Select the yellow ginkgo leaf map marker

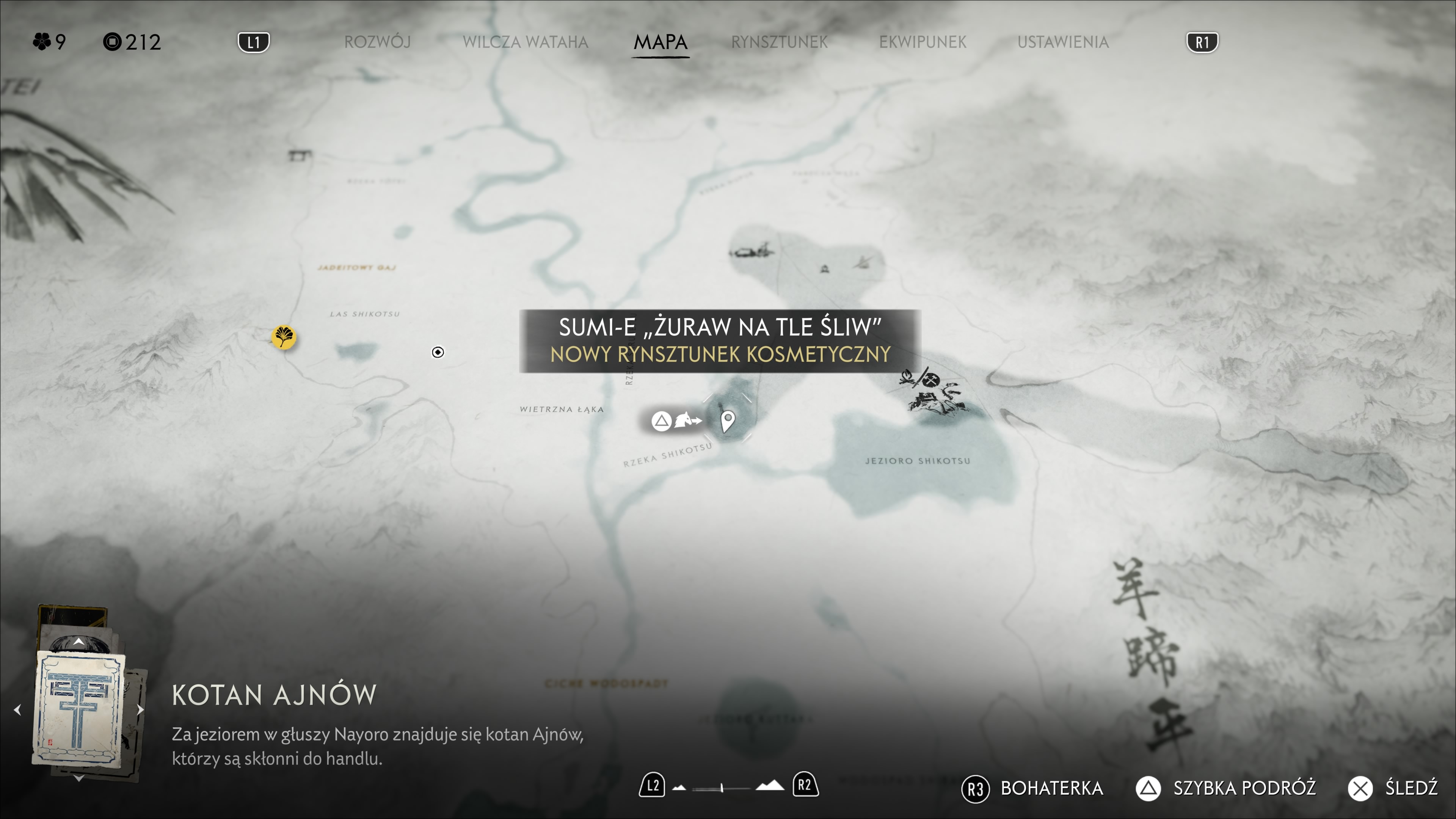284,337
